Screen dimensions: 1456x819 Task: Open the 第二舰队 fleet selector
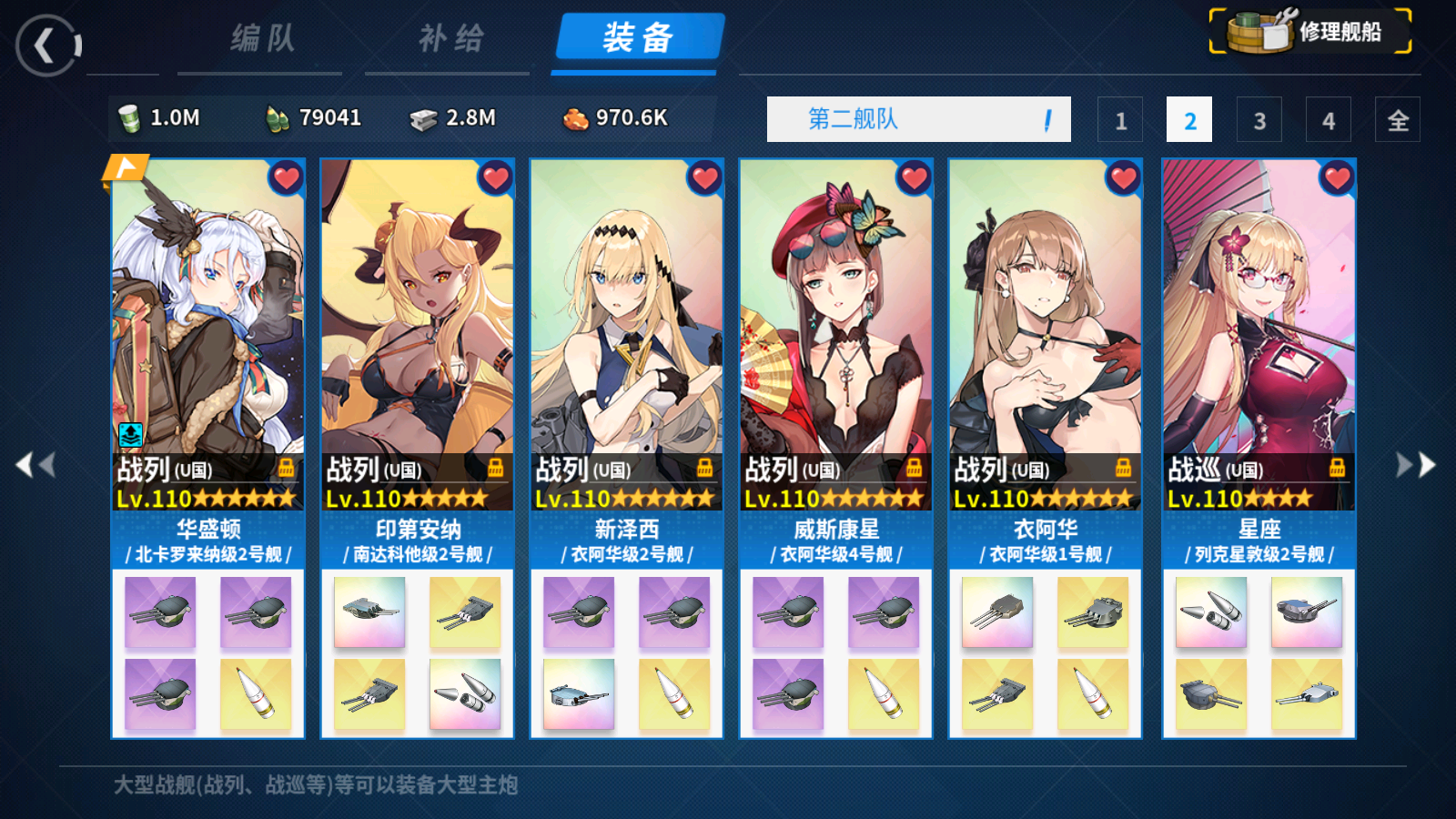coord(919,118)
